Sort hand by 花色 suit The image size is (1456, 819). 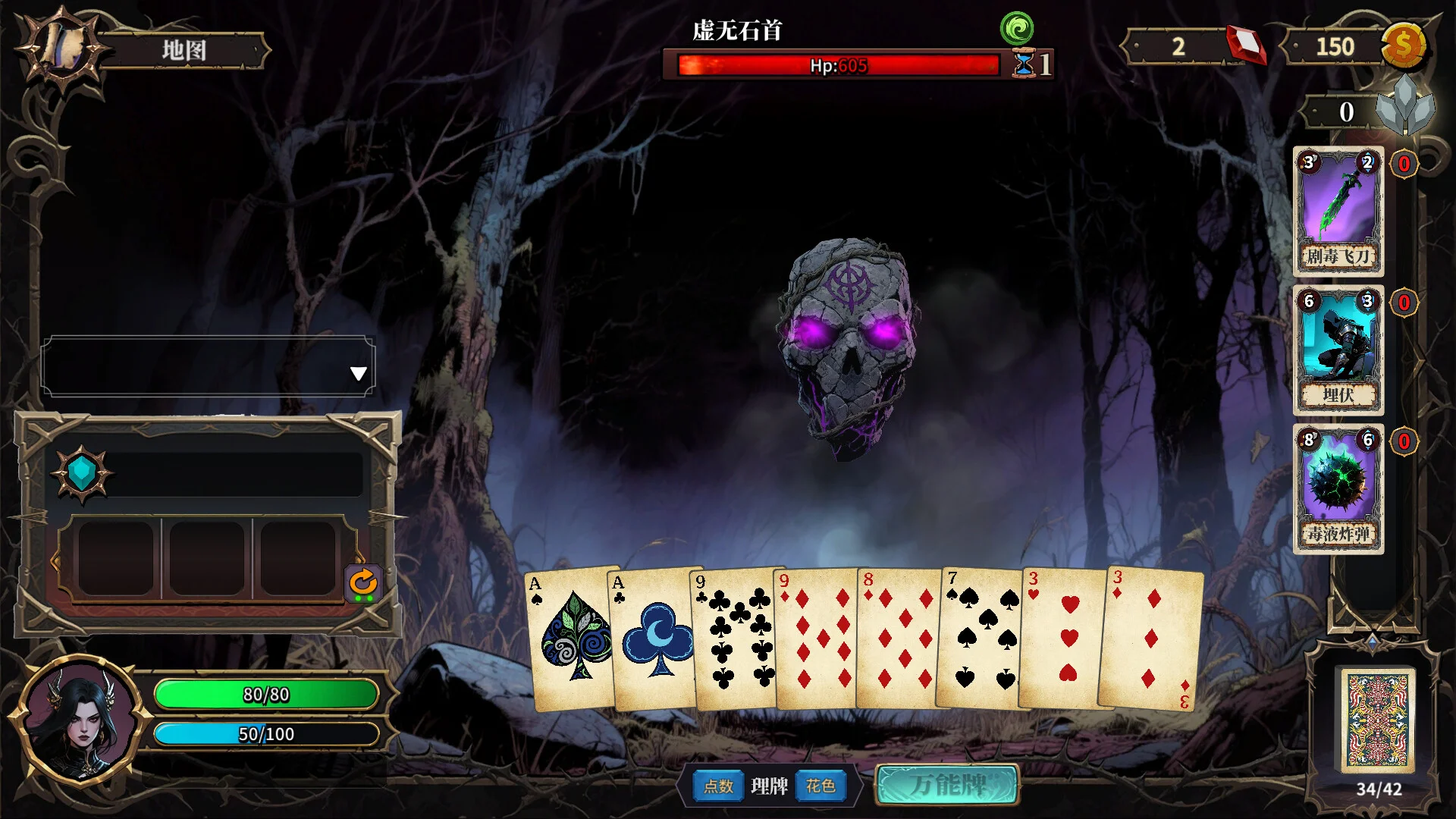coord(821,786)
